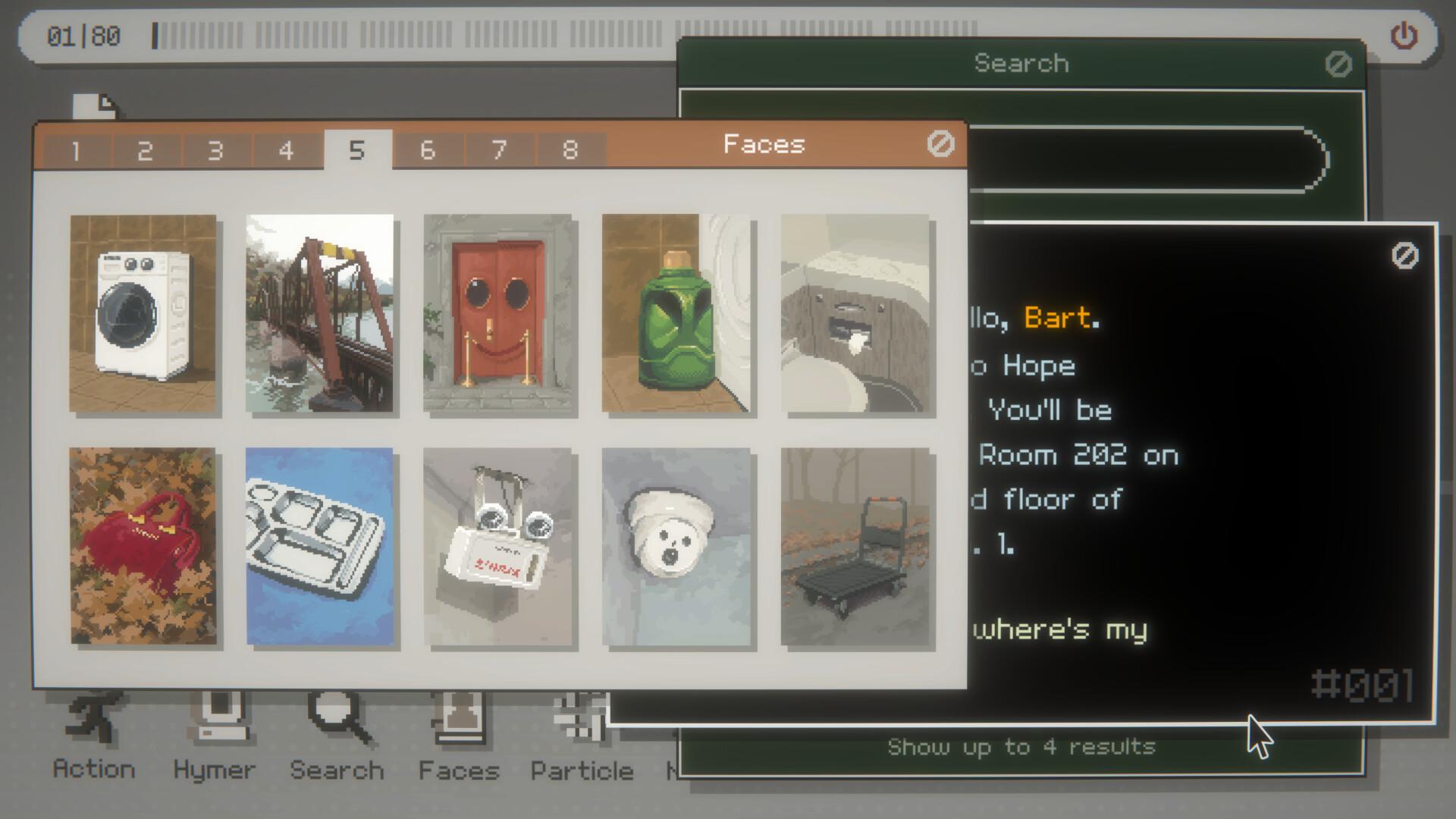Select the ceiling security camera photo
The height and width of the screenshot is (819, 1456).
(676, 544)
